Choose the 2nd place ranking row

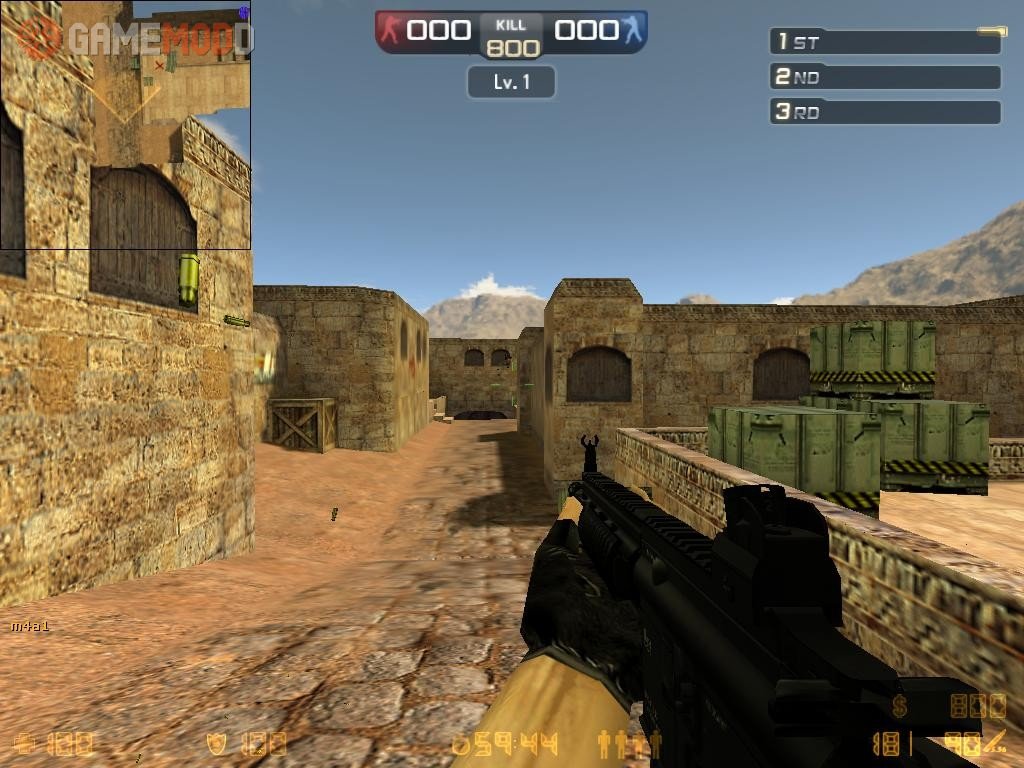885,77
